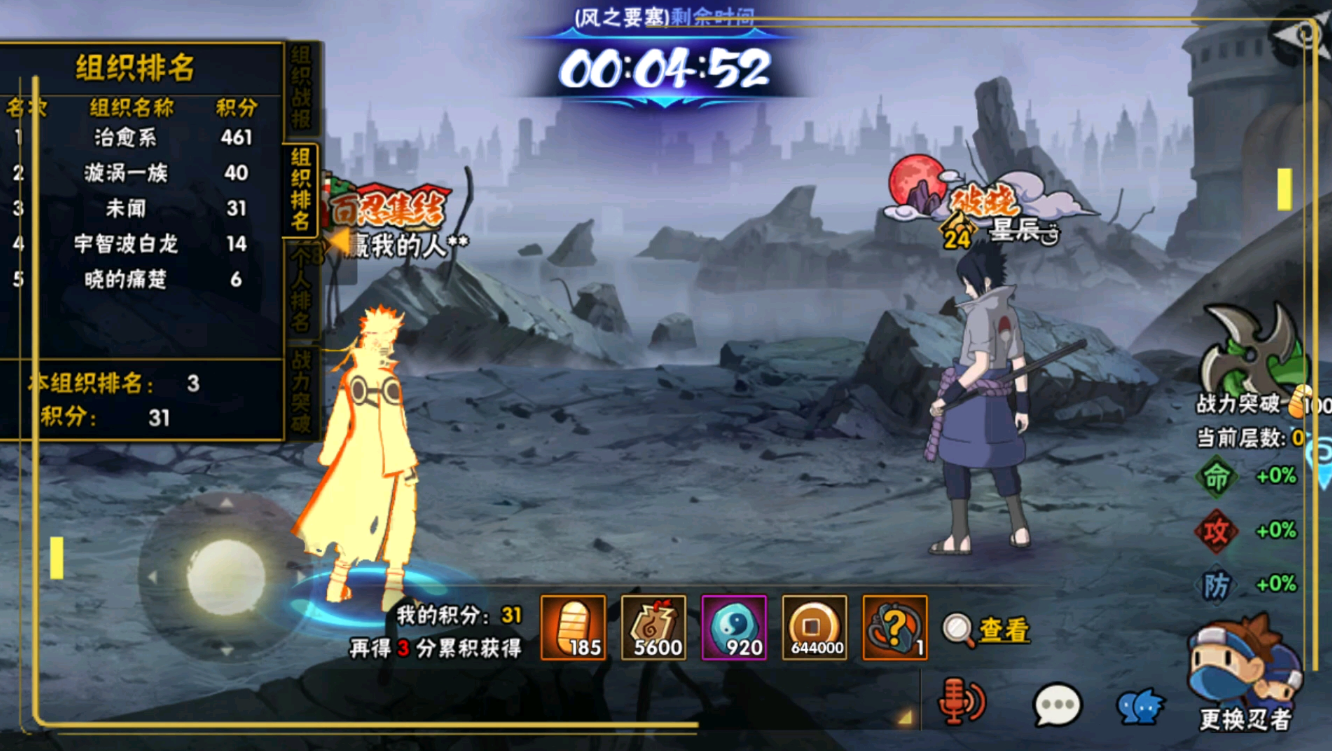Image resolution: width=1332 pixels, height=751 pixels.
Task: Open the 个人排名 tab
Action: pyautogui.click(x=301, y=292)
